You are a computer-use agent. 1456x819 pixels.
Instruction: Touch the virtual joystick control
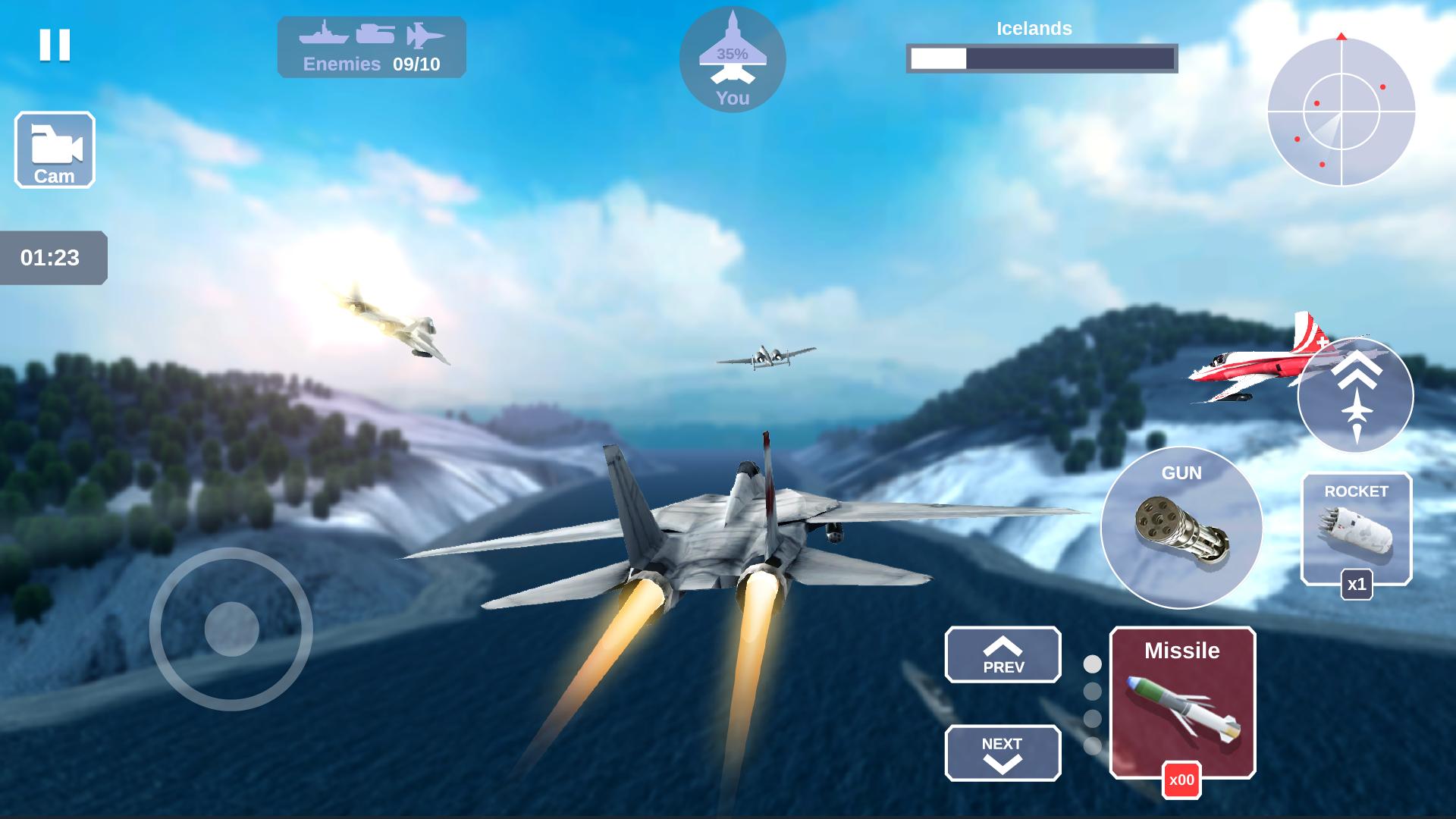231,628
